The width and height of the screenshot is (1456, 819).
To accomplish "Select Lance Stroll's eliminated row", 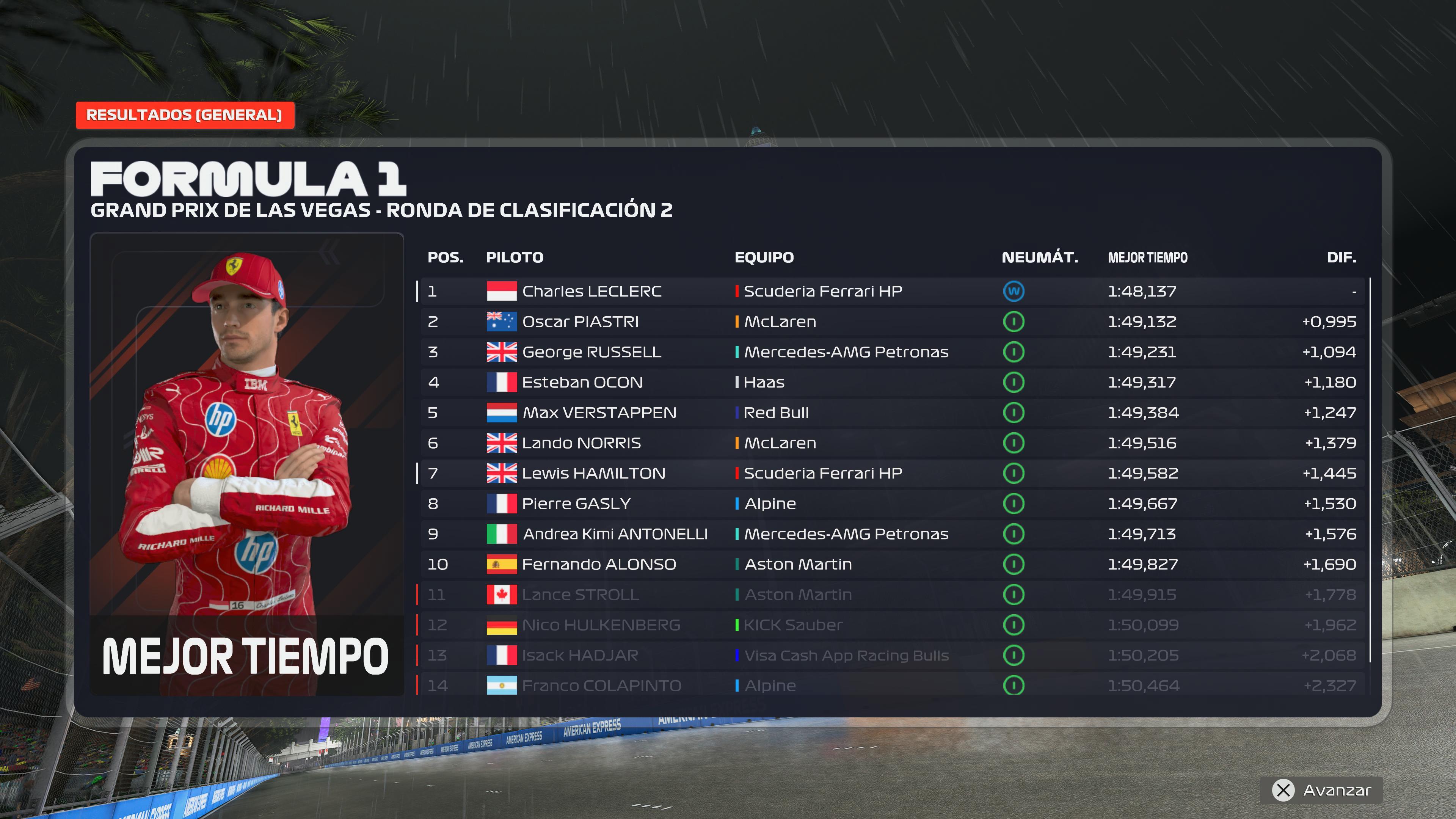I will coord(891,595).
